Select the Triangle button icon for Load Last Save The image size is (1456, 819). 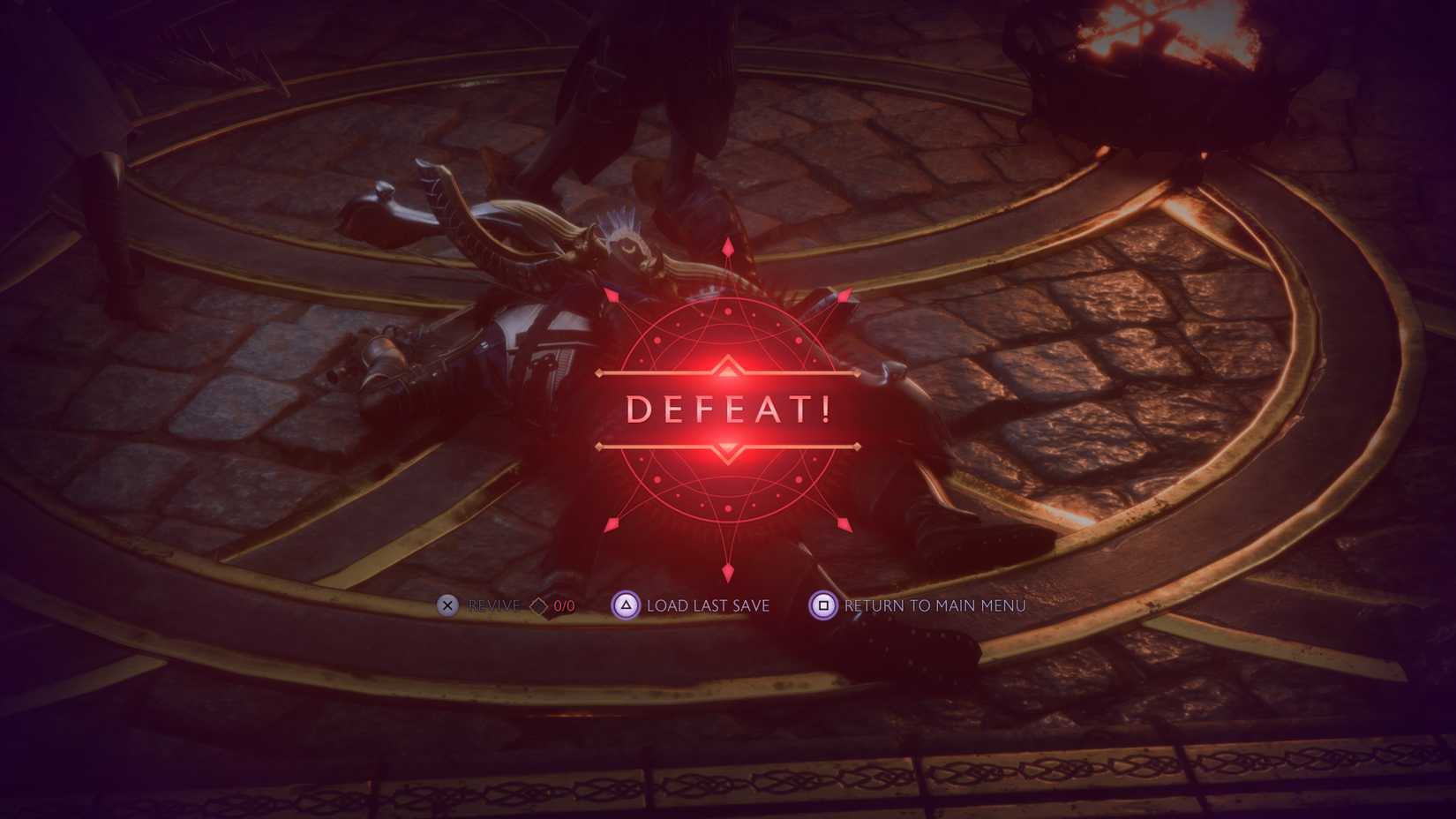(x=627, y=606)
